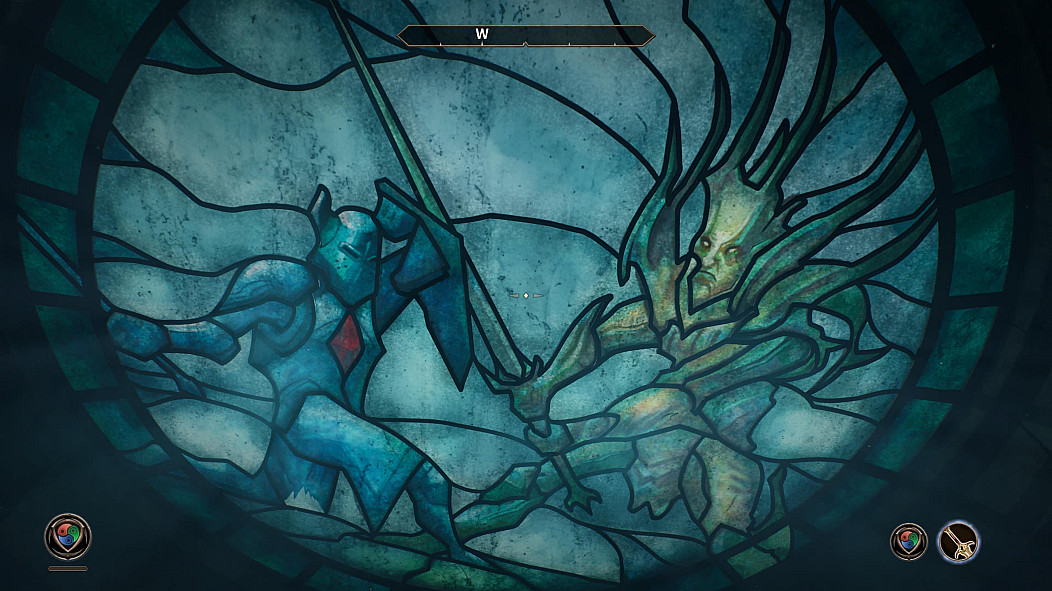Click the compass bar showing W
Viewport: 1052px width, 591px height.
[526, 36]
